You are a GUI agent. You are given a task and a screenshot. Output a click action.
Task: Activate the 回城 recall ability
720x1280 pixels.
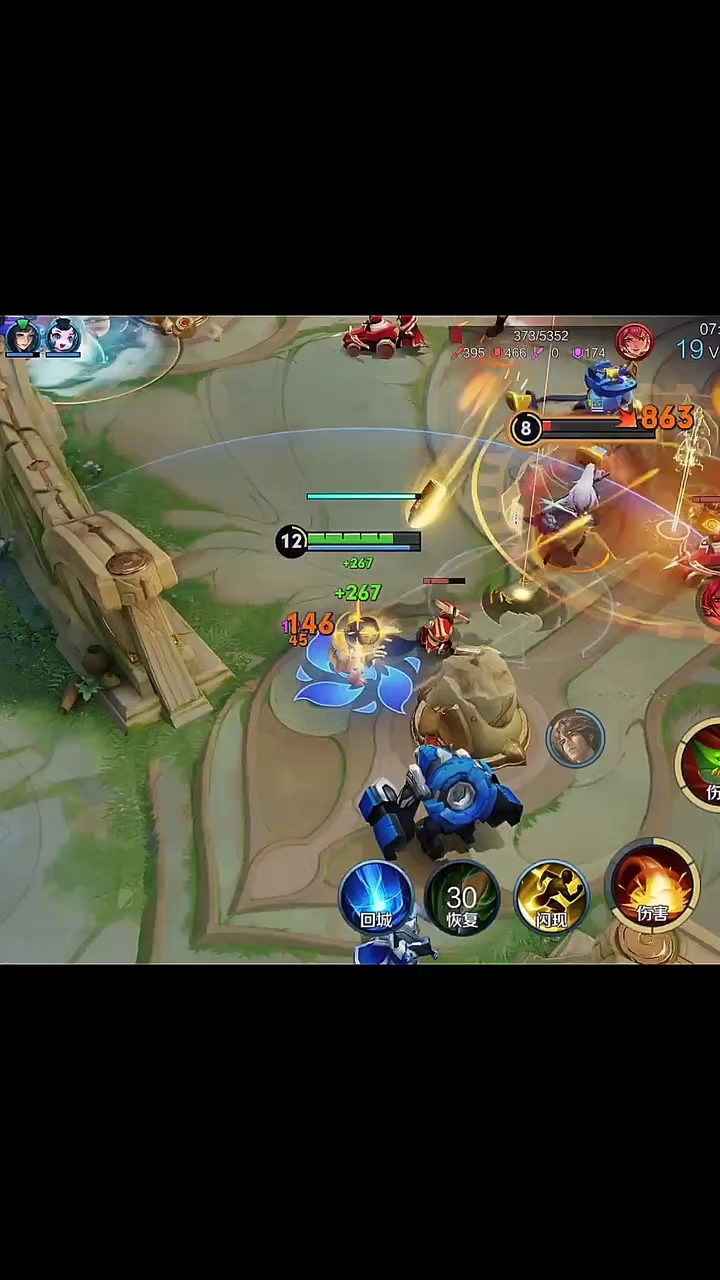click(x=376, y=896)
